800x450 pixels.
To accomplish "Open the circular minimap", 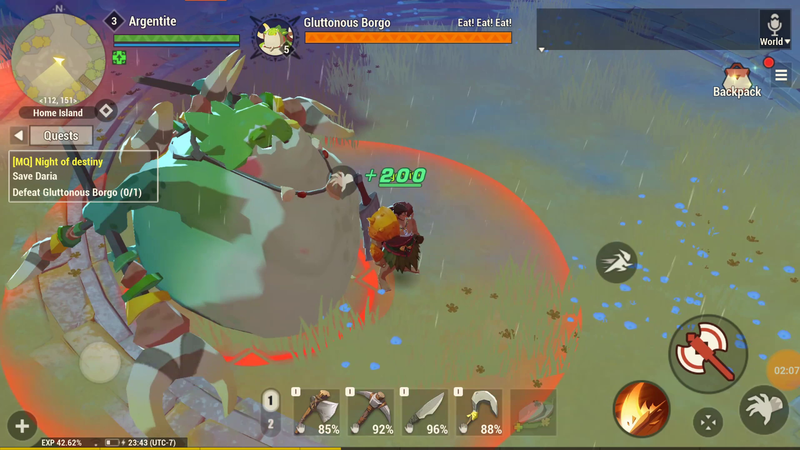I will coord(58,57).
